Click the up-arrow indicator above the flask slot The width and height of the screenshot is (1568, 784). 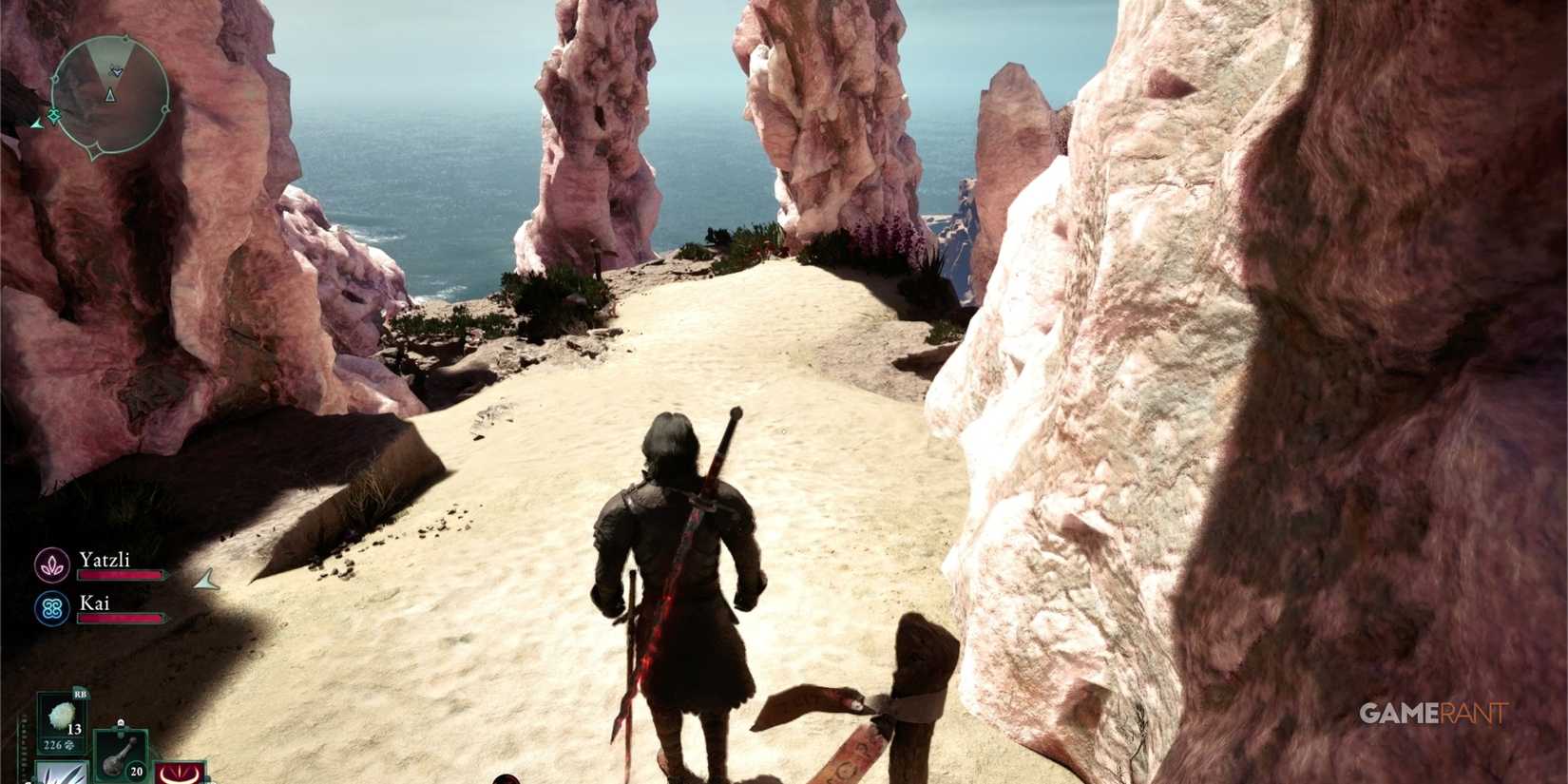point(121,723)
